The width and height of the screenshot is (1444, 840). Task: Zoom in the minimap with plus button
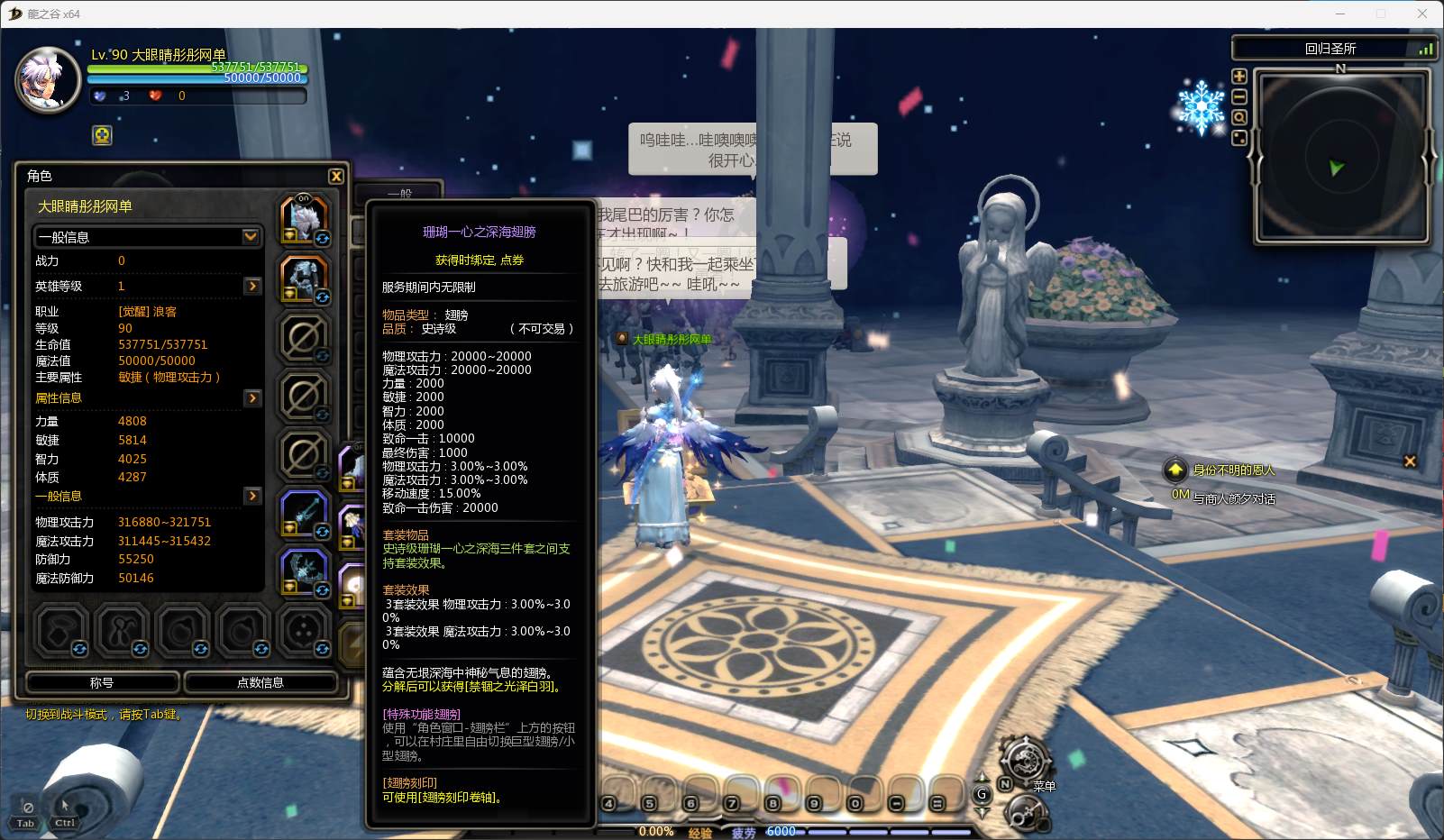coord(1239,77)
